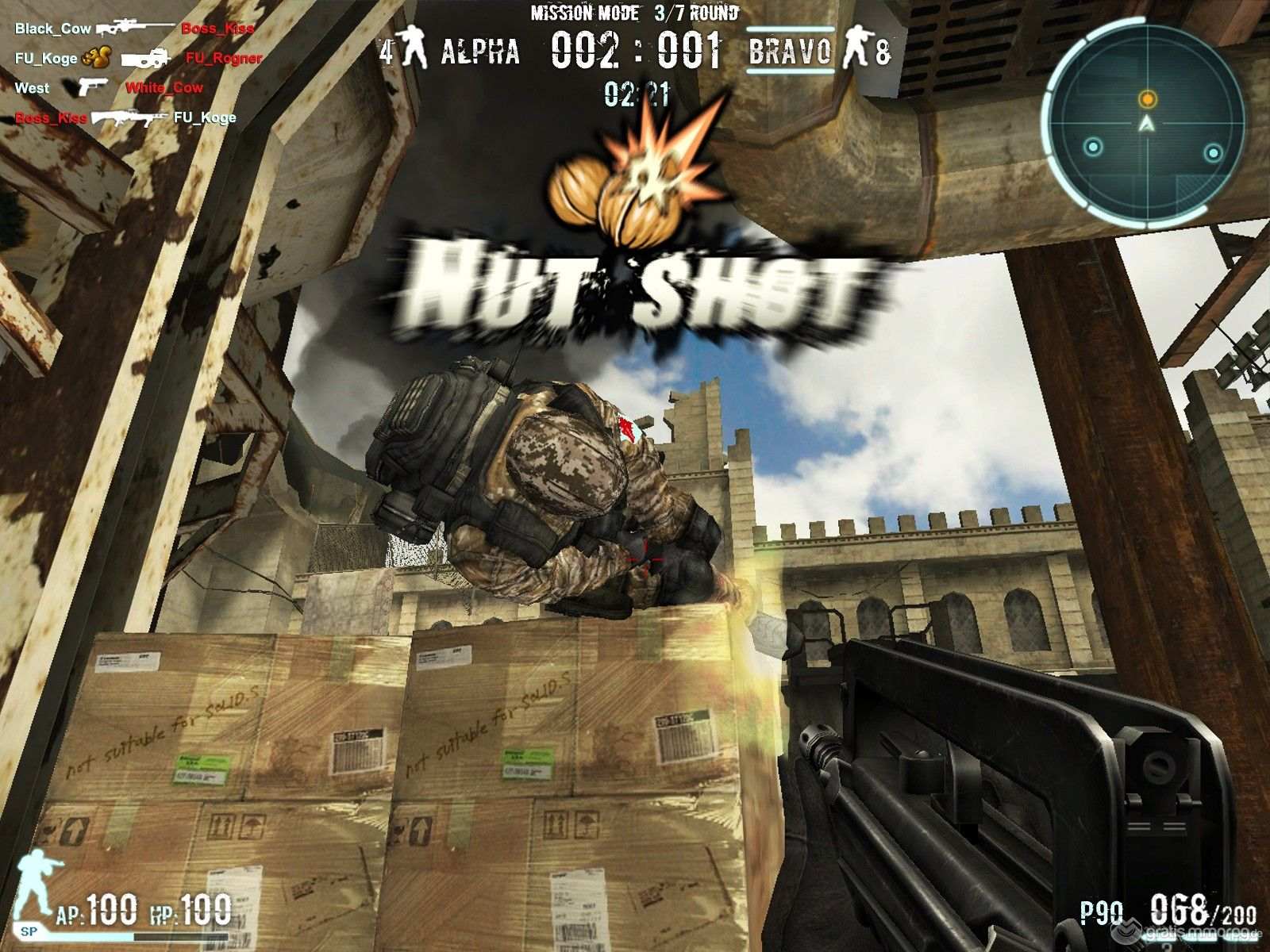Click the West kills White_Cow feed row
Image resolution: width=1270 pixels, height=952 pixels.
point(109,87)
